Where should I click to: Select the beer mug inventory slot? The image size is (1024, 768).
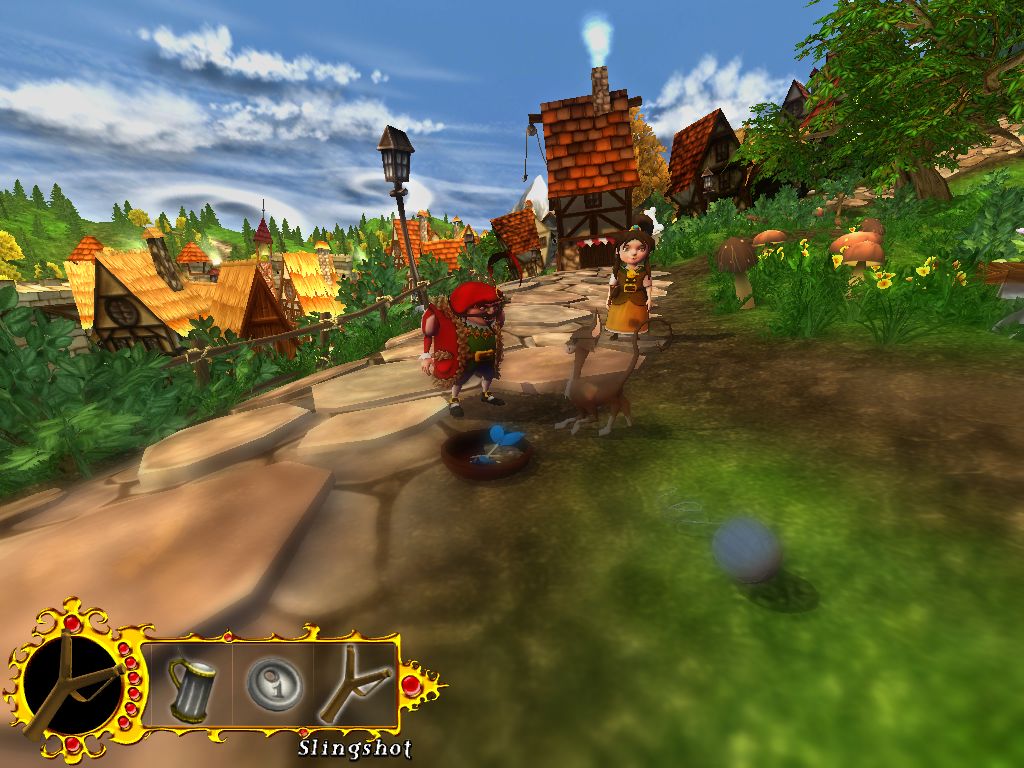click(x=190, y=685)
